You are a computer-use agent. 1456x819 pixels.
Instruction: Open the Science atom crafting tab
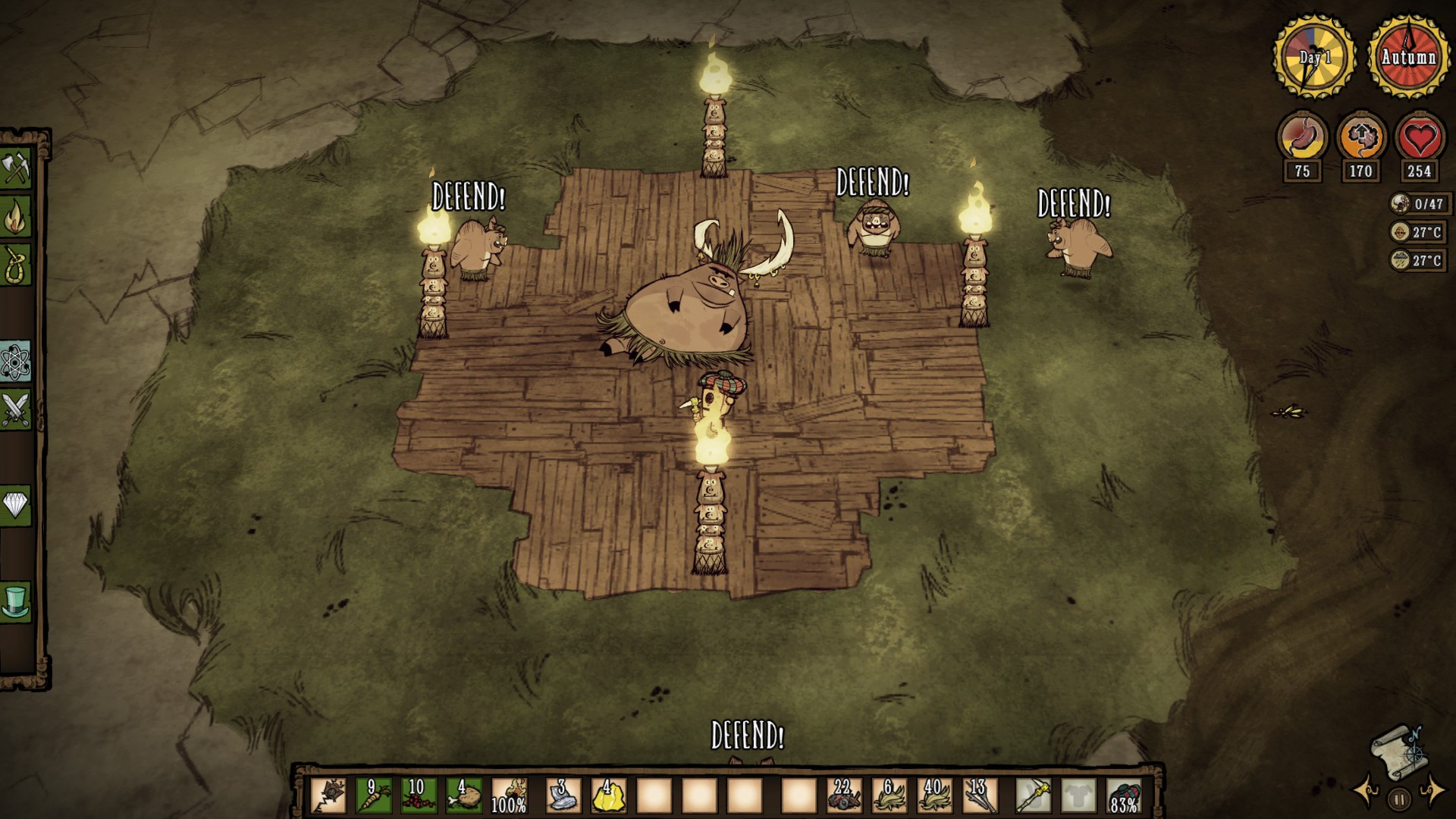15,363
